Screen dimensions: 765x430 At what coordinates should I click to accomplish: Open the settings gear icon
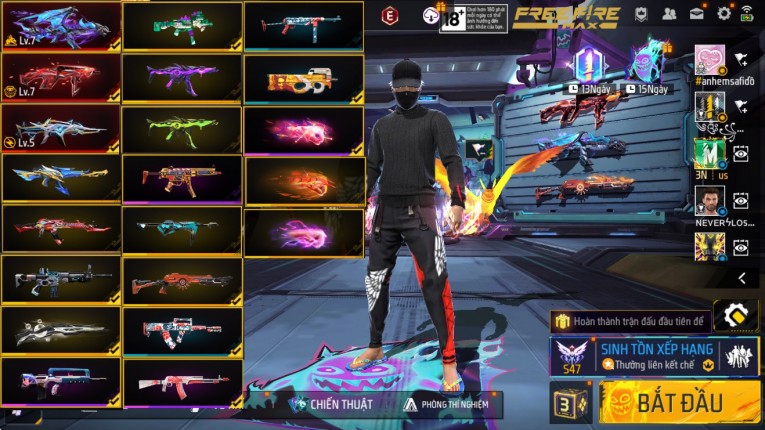pyautogui.click(x=723, y=14)
